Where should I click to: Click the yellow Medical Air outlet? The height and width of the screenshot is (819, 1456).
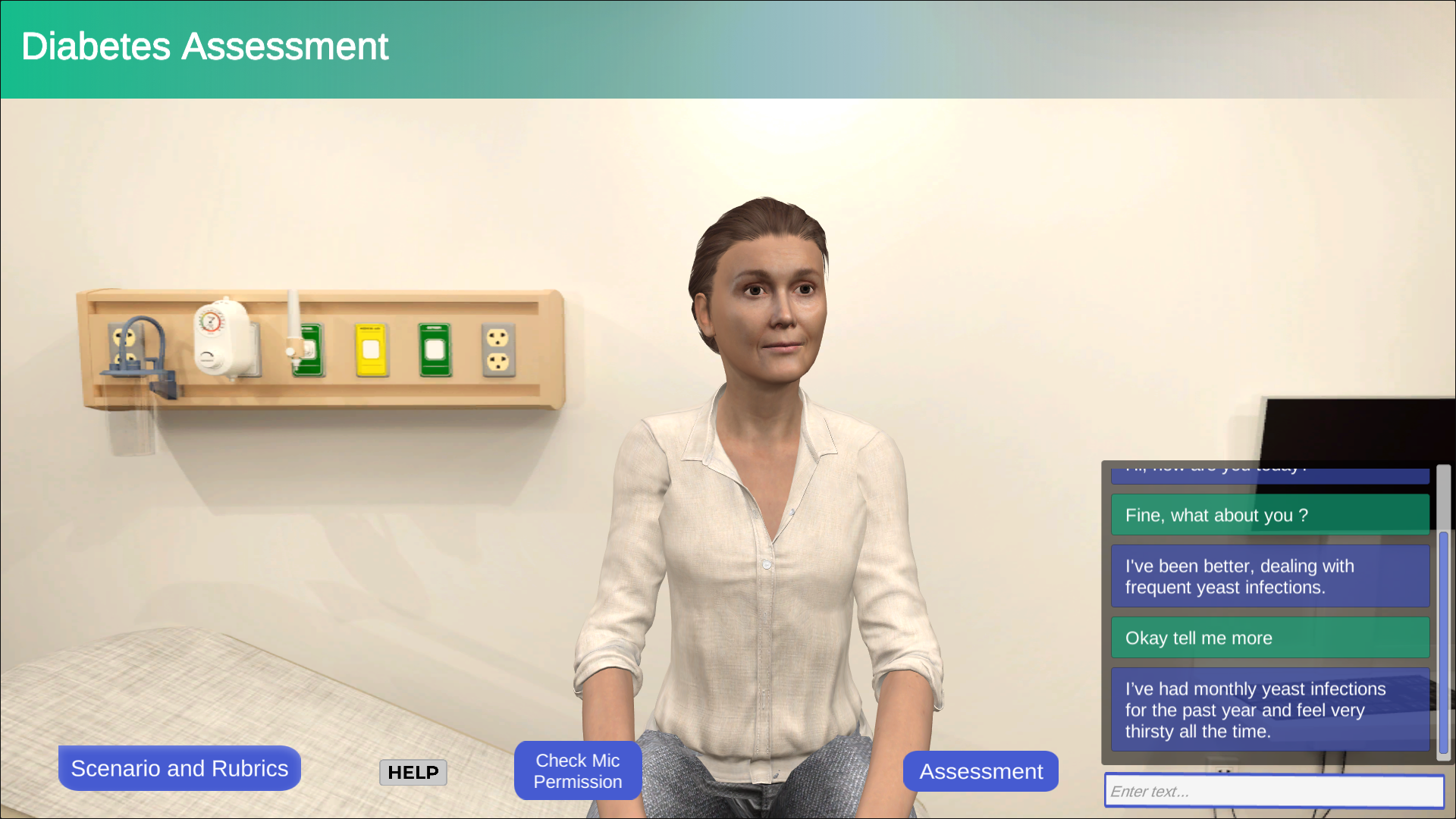371,350
